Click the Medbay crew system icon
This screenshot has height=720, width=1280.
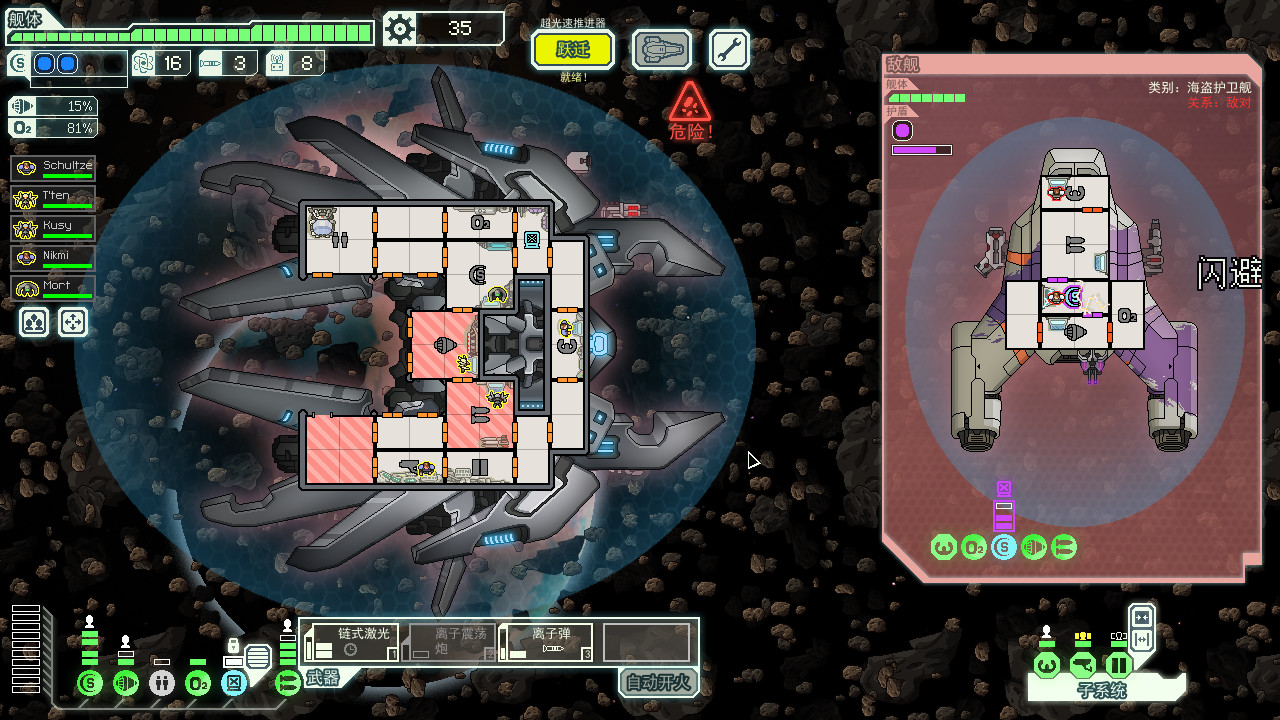159,684
